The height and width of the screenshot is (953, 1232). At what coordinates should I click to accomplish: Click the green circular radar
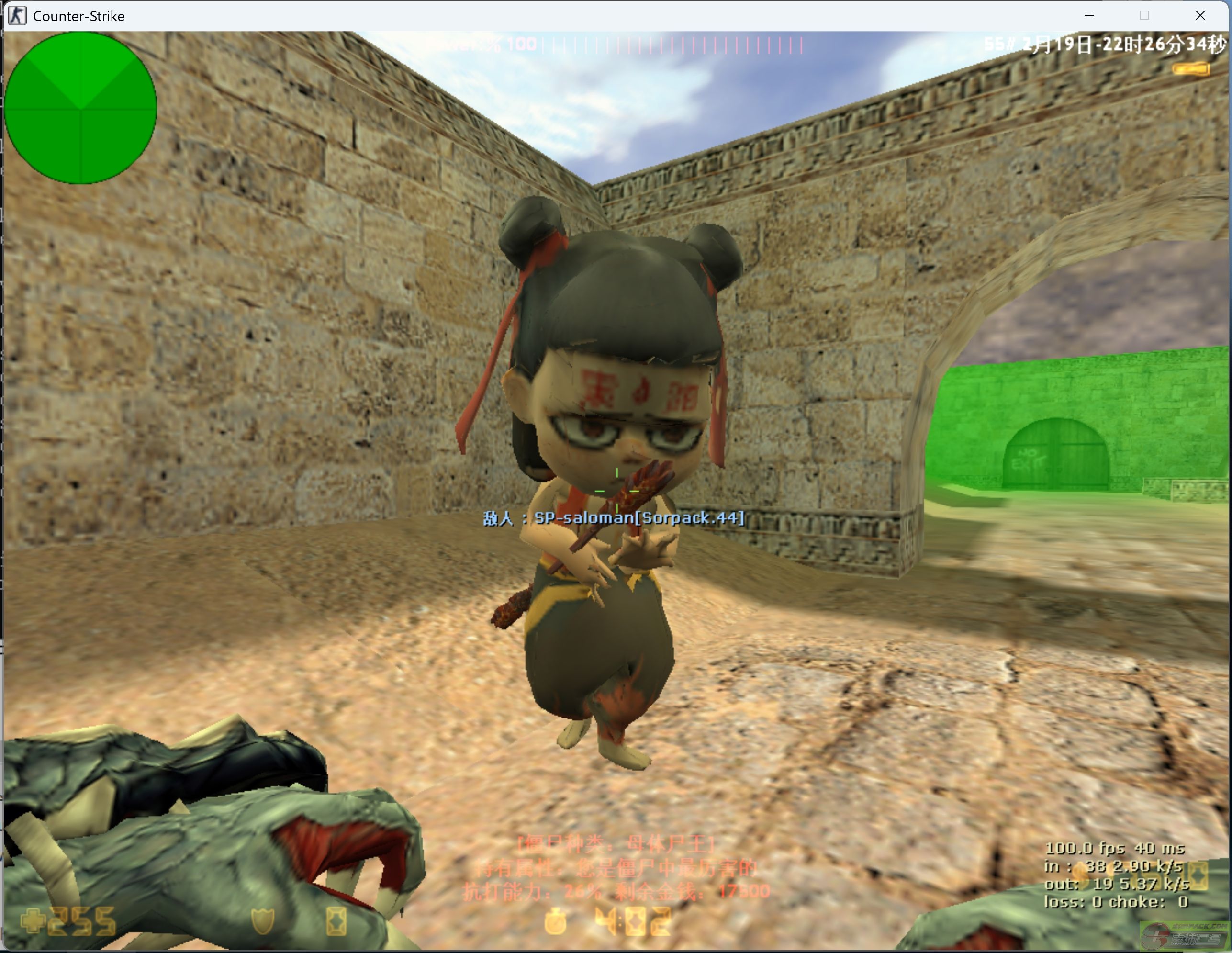[80, 108]
